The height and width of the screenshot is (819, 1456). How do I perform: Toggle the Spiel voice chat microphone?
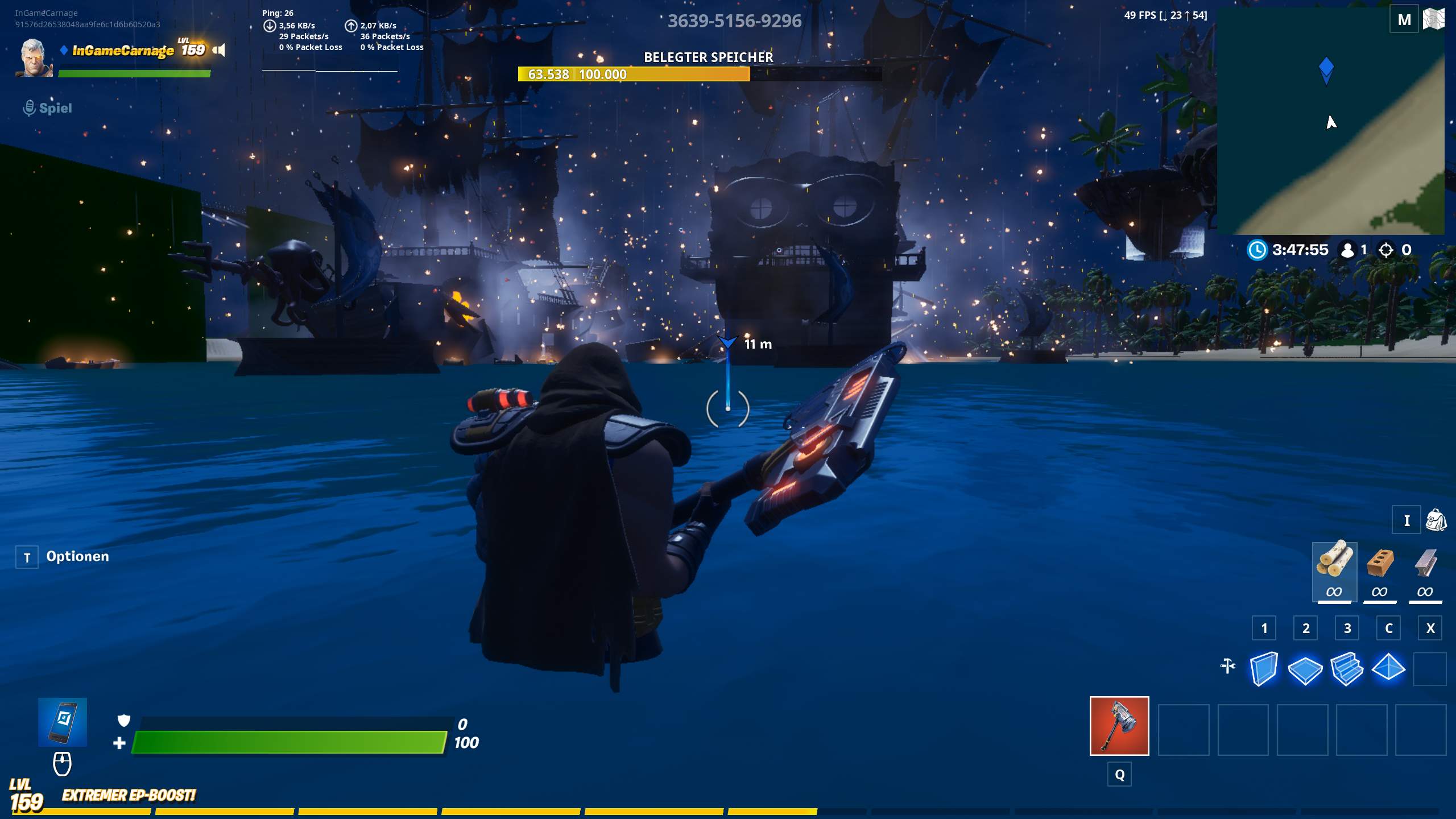29,107
